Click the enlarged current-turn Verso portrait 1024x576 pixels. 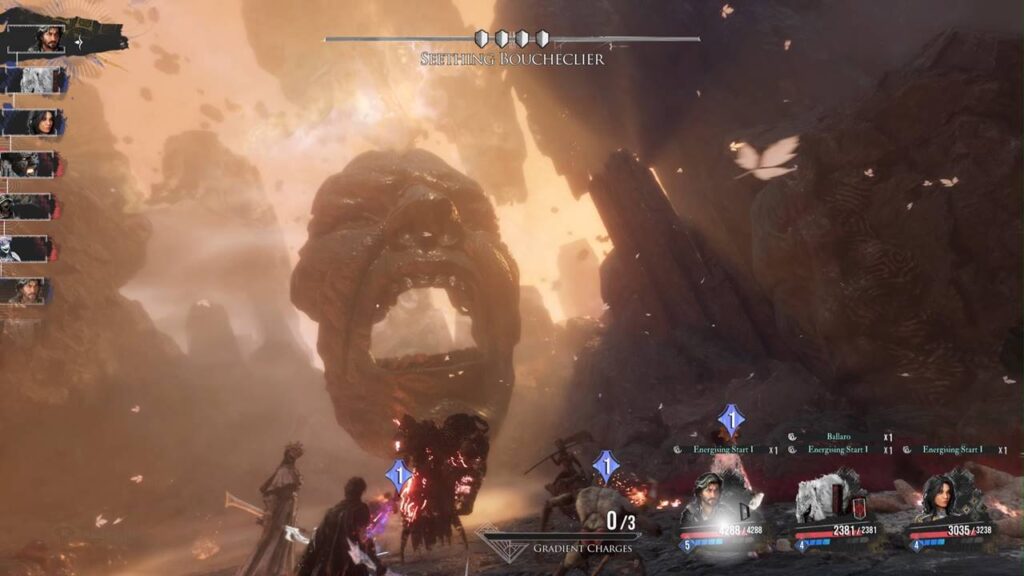click(x=46, y=39)
